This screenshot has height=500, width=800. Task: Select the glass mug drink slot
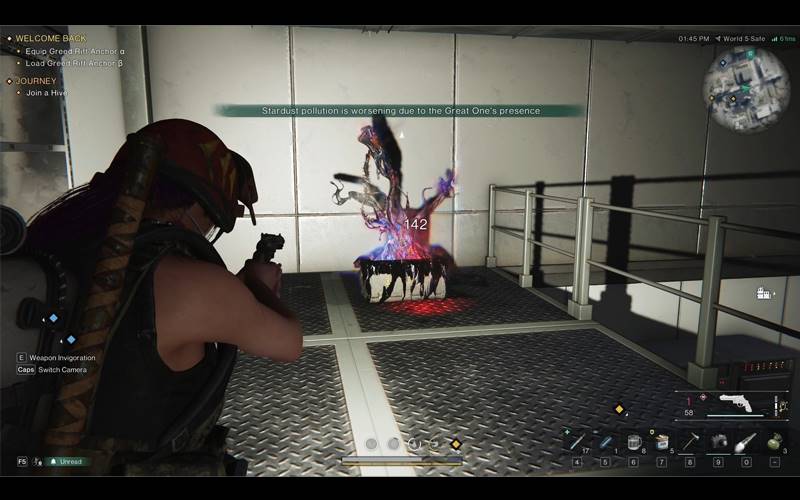[x=633, y=441]
